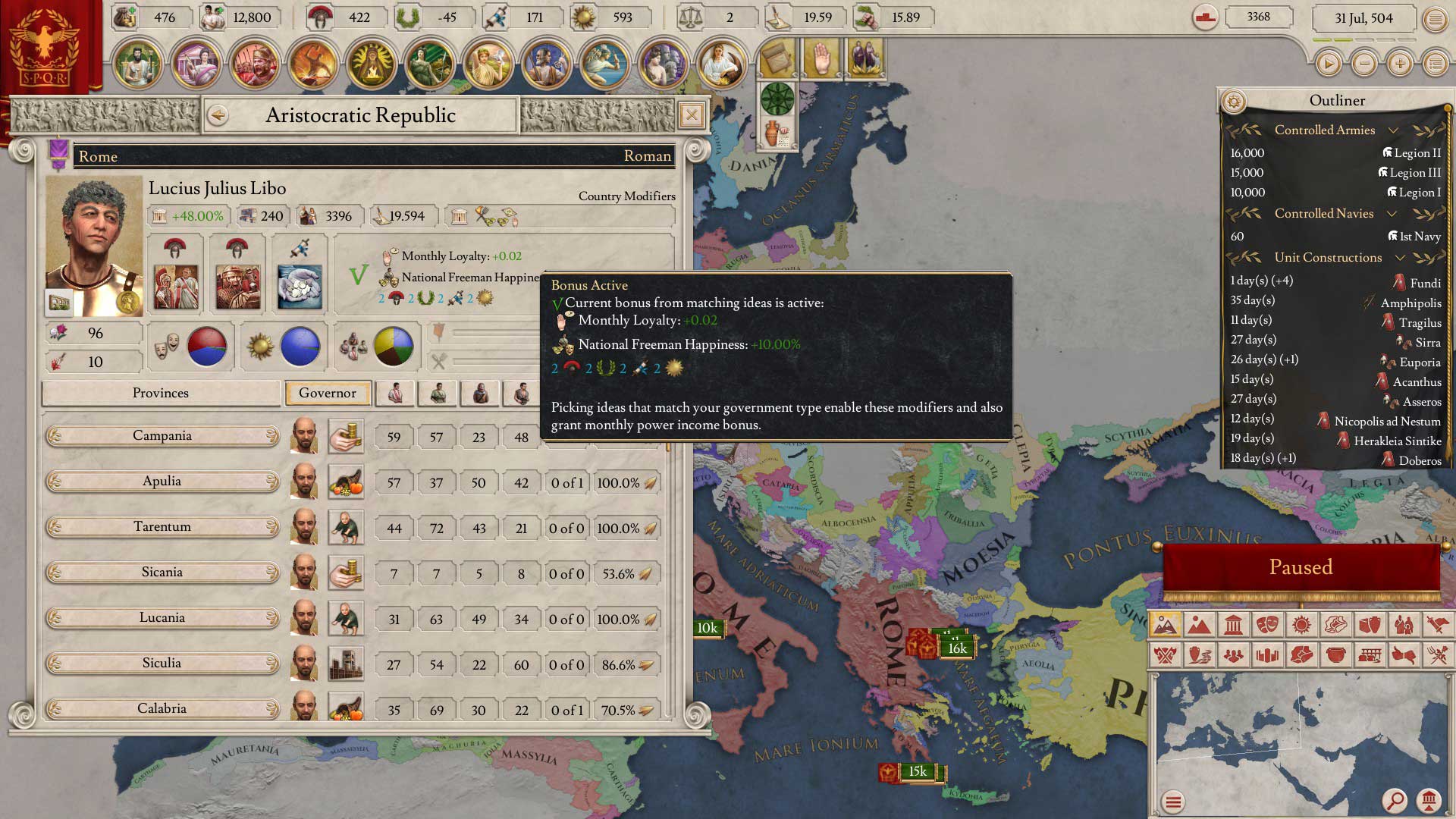Click the Provinces column header
1456x819 pixels.
tap(161, 393)
